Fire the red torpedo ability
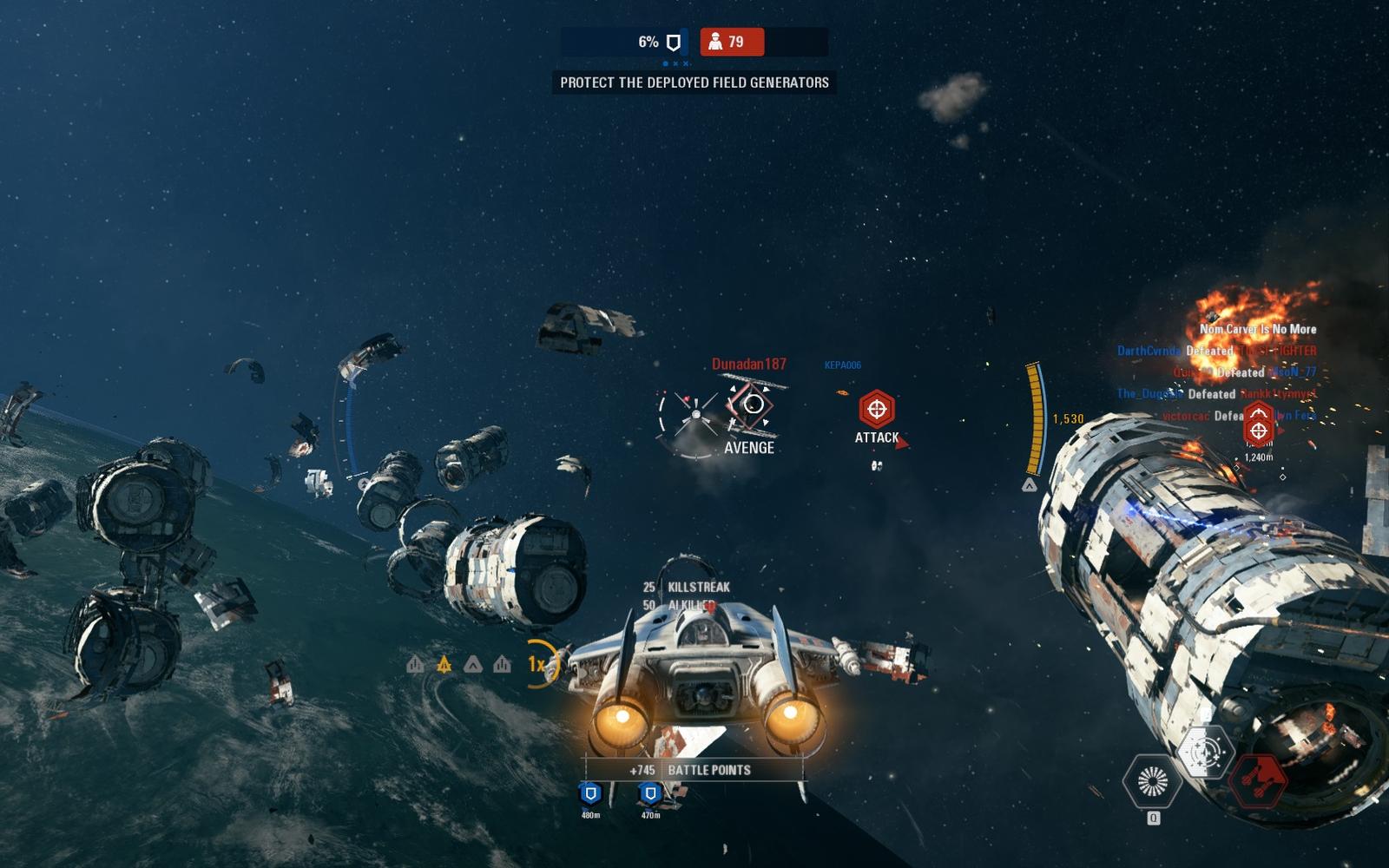This screenshot has width=1389, height=868. 1259,778
